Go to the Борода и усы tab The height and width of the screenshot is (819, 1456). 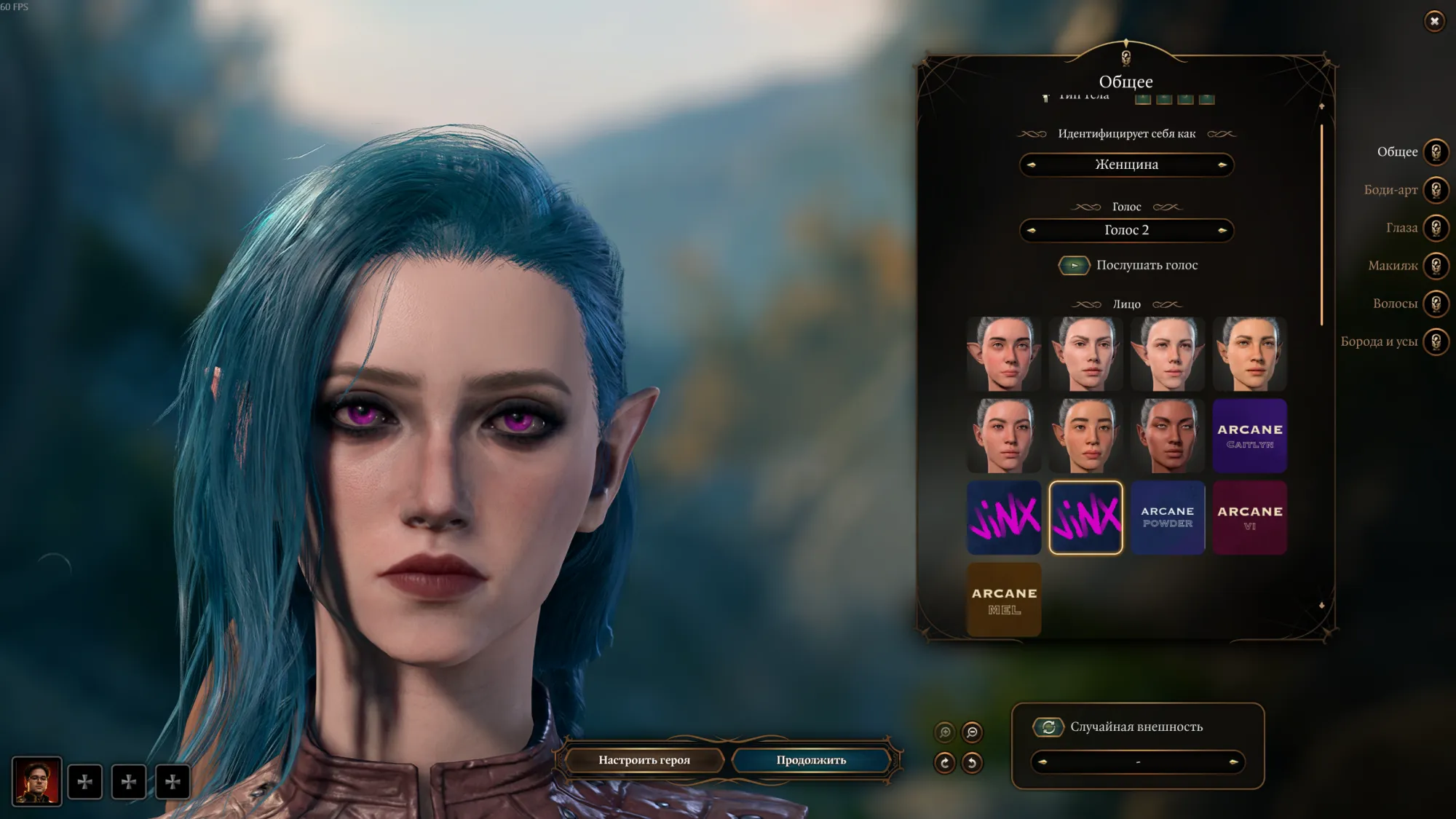point(1436,341)
